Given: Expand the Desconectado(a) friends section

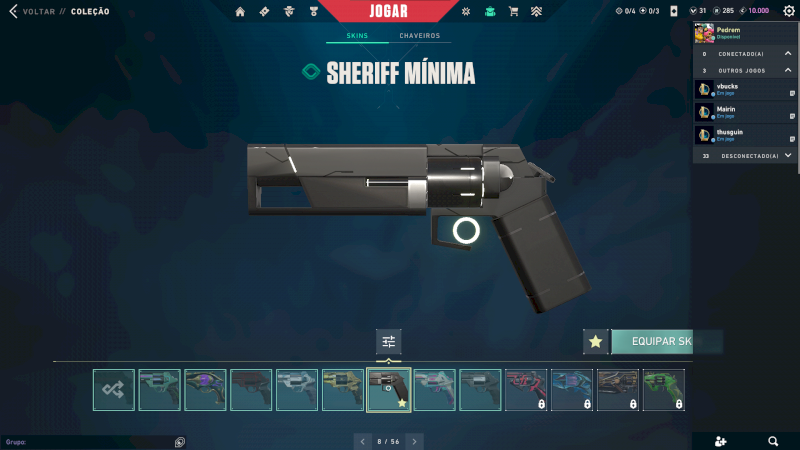Looking at the screenshot, I should (788, 156).
